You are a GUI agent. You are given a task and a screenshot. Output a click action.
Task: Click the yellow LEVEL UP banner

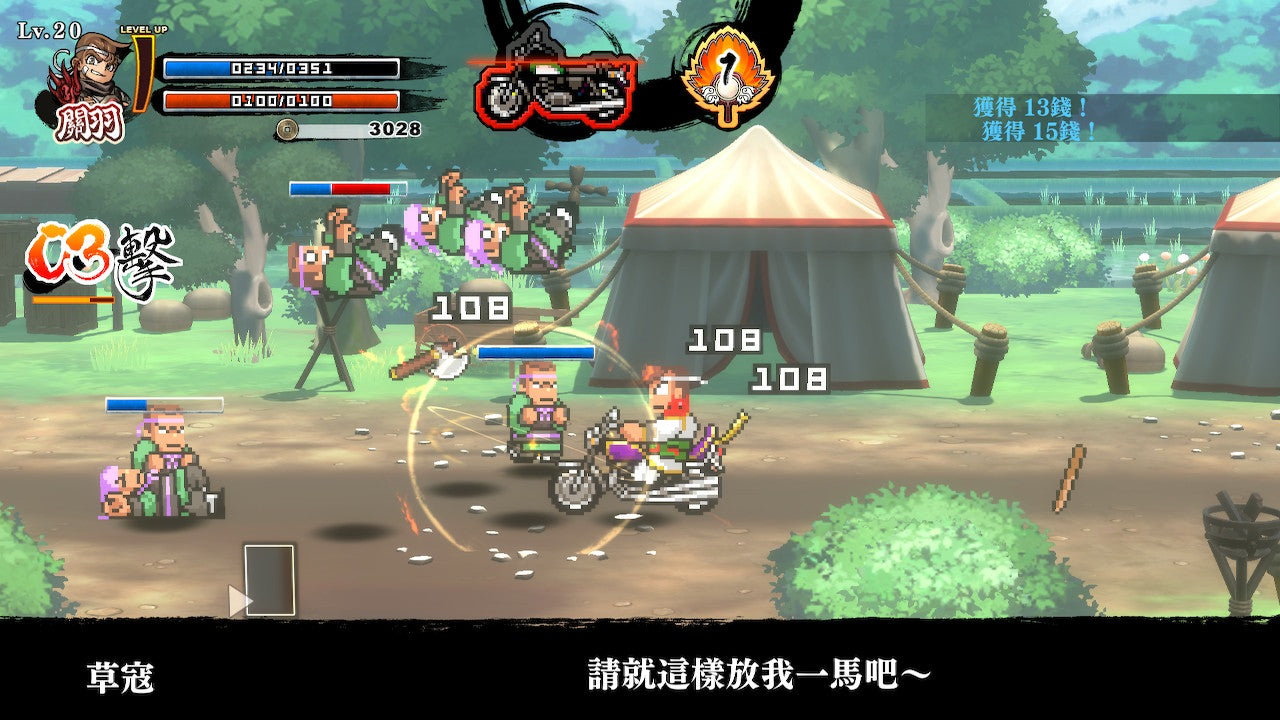[x=143, y=30]
